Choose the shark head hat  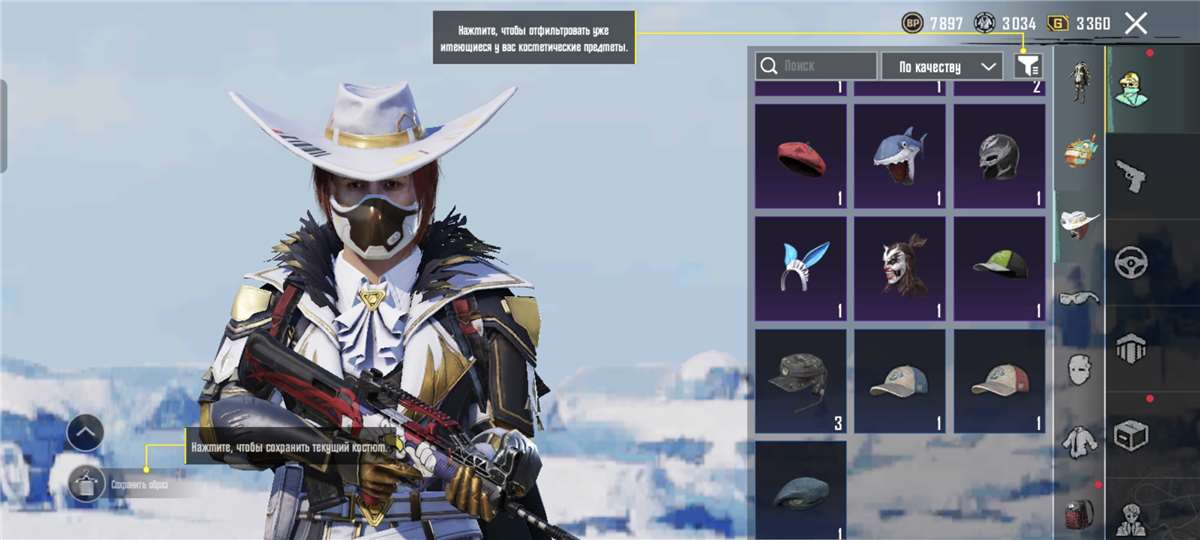pyautogui.click(x=899, y=157)
